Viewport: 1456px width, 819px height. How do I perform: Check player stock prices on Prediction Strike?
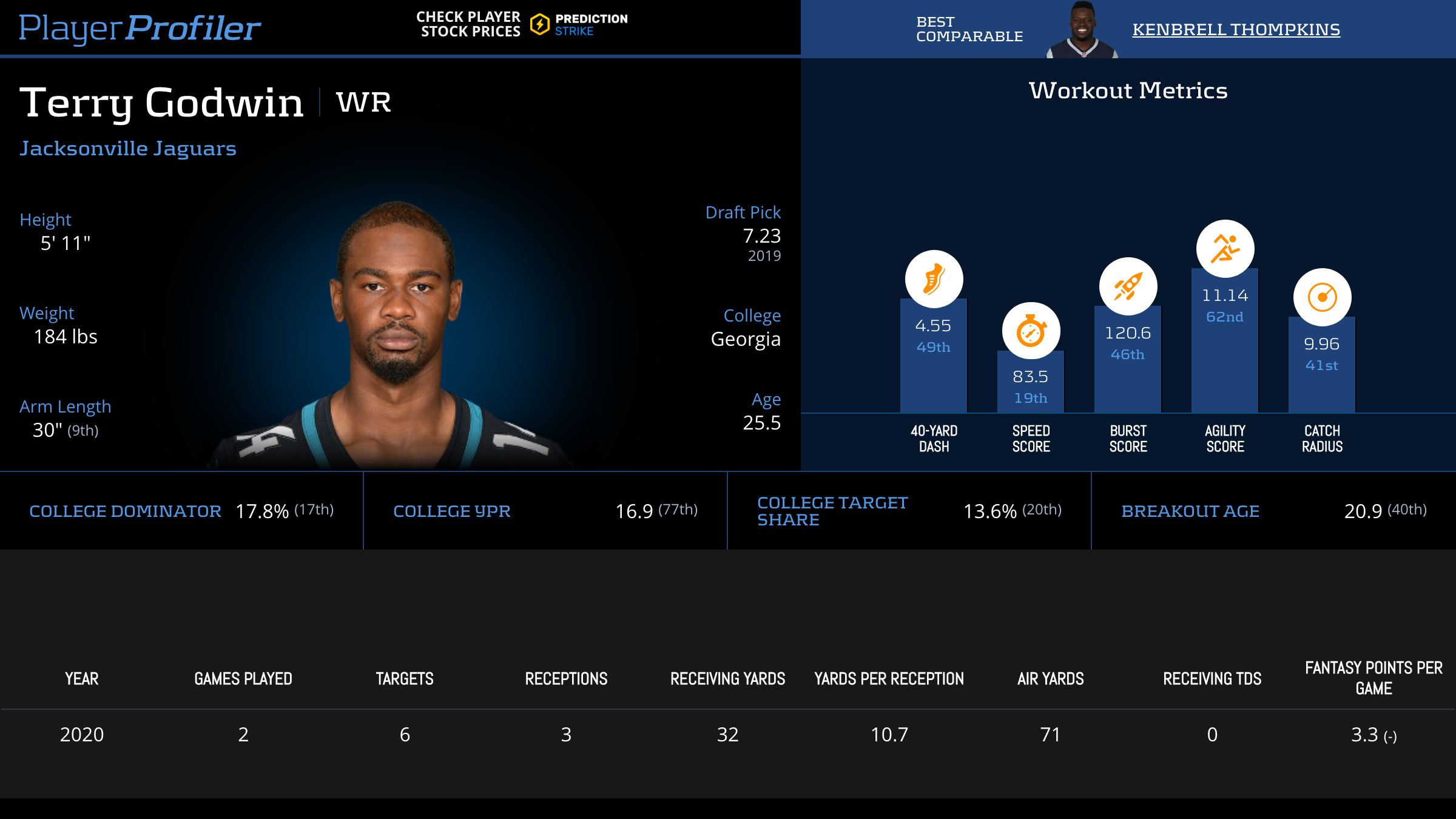tap(522, 24)
